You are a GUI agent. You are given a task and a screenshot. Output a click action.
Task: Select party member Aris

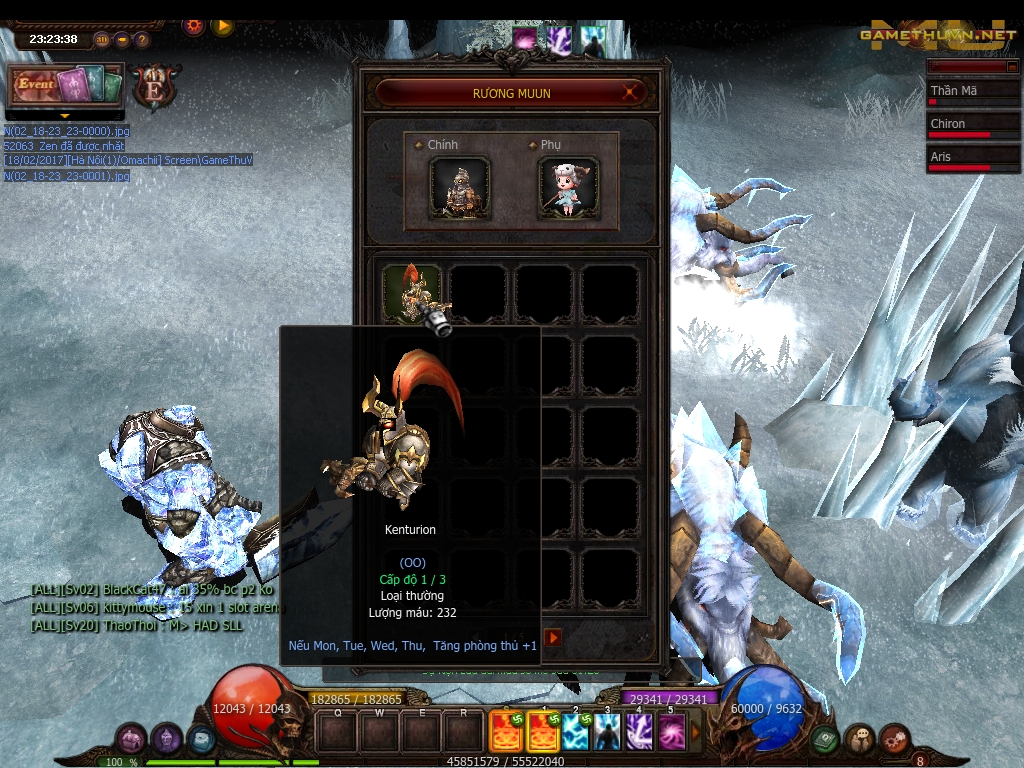point(973,158)
